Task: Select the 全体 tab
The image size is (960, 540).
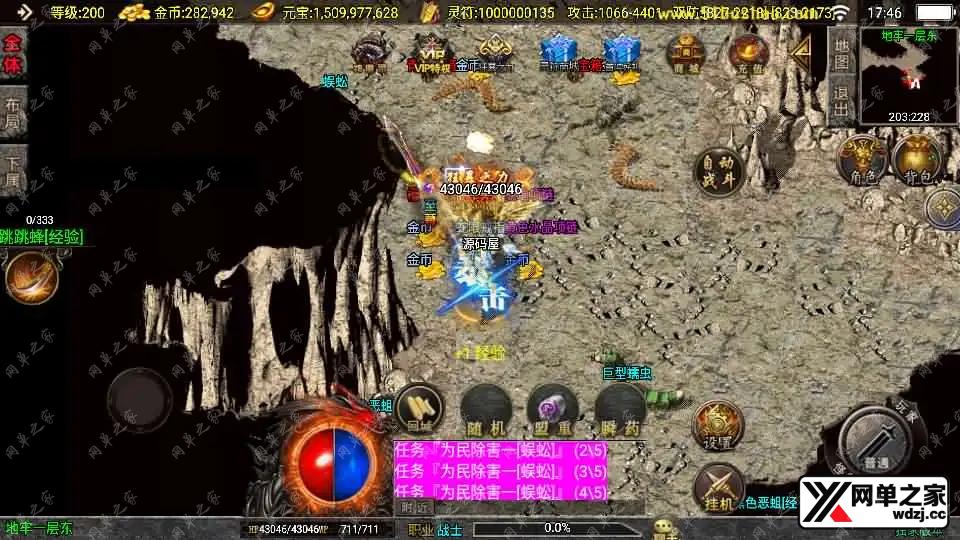Action: click(13, 53)
